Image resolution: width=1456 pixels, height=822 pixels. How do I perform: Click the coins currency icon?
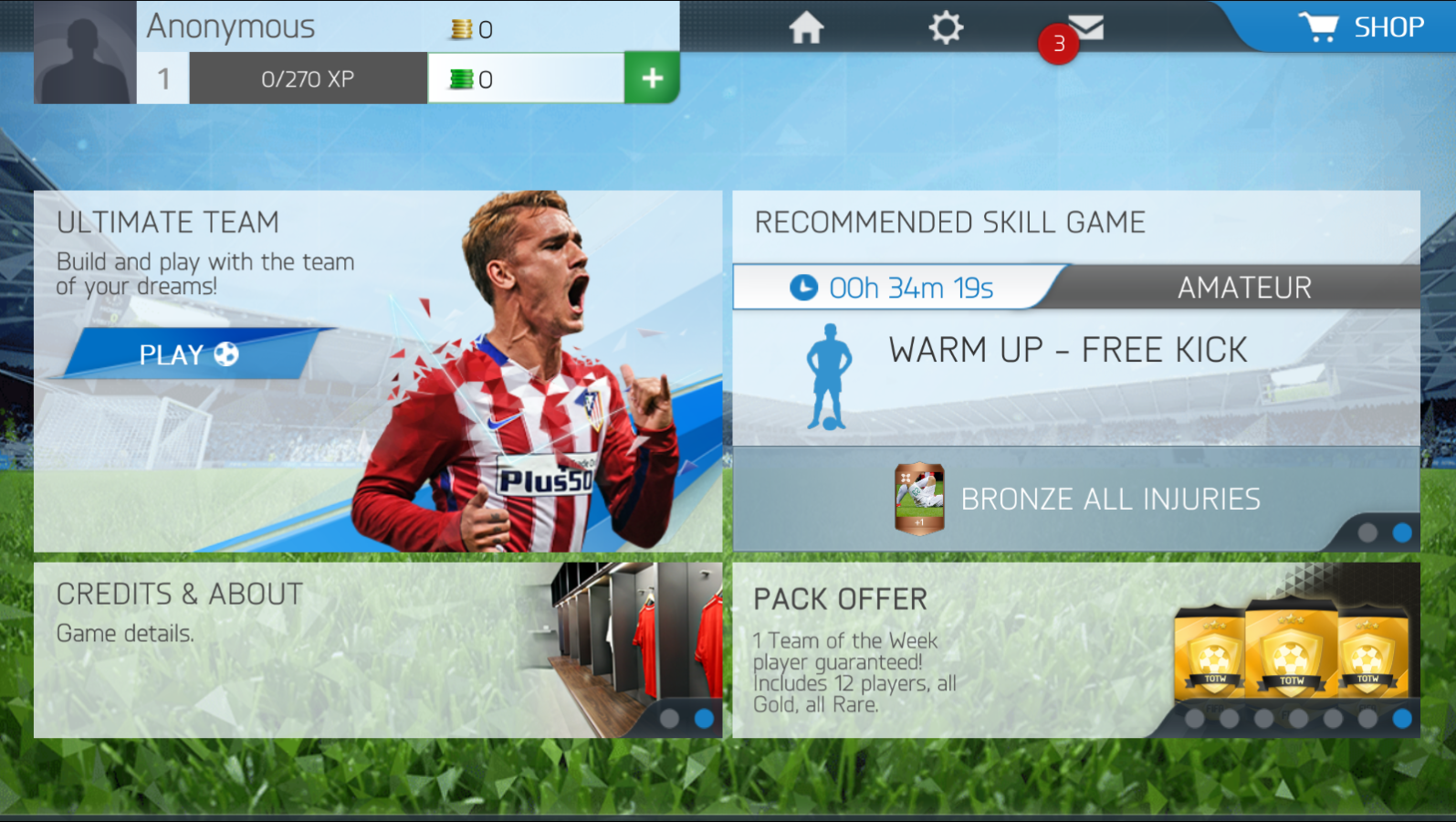[x=461, y=28]
